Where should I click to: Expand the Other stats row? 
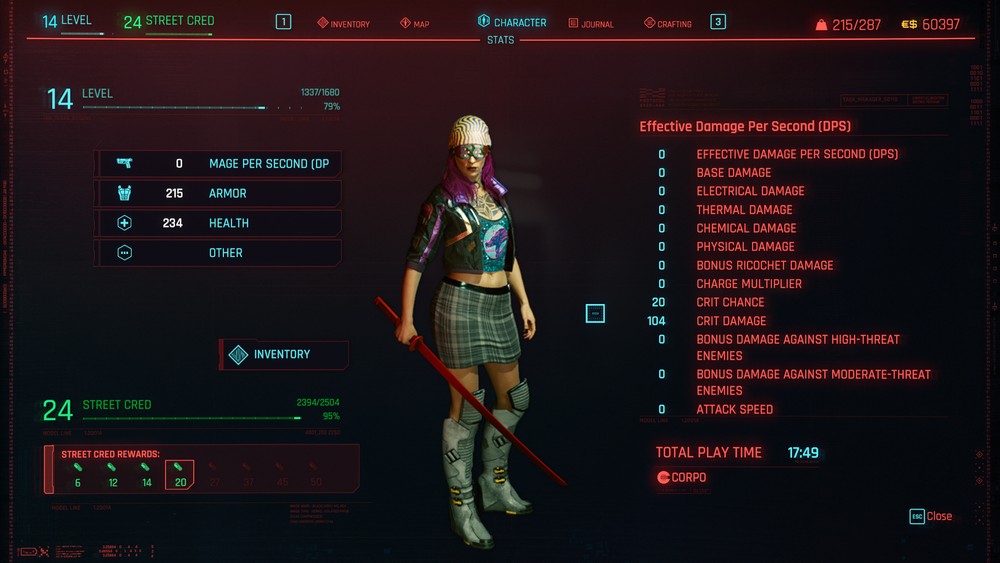click(x=218, y=253)
